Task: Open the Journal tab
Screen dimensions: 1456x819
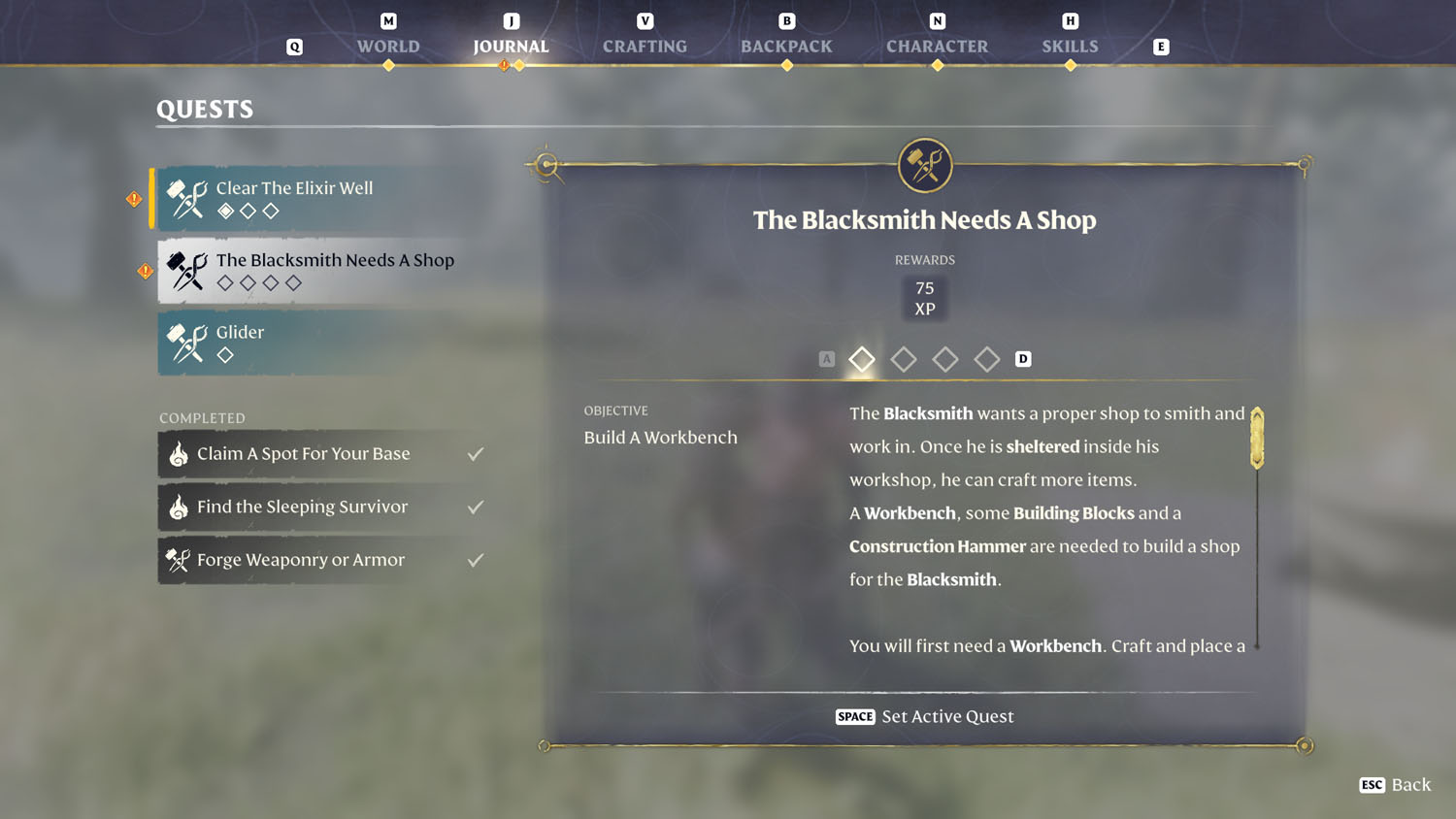Action: tap(511, 46)
